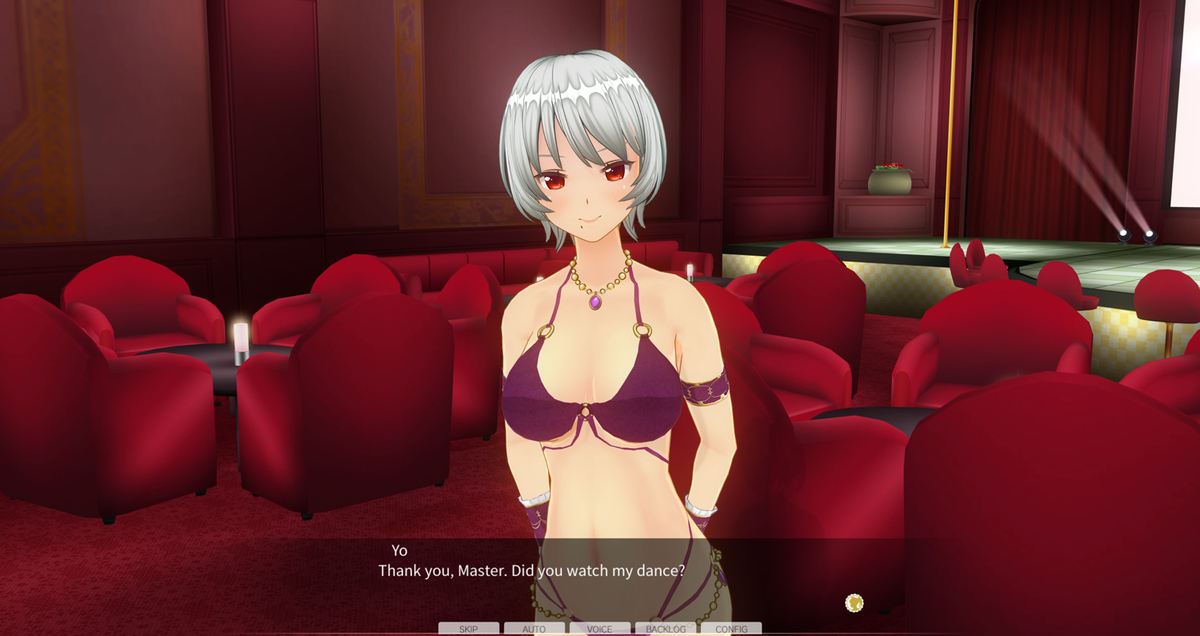Image resolution: width=1200 pixels, height=636 pixels.
Task: Replay the line with the VOICE button
Action: (600, 629)
